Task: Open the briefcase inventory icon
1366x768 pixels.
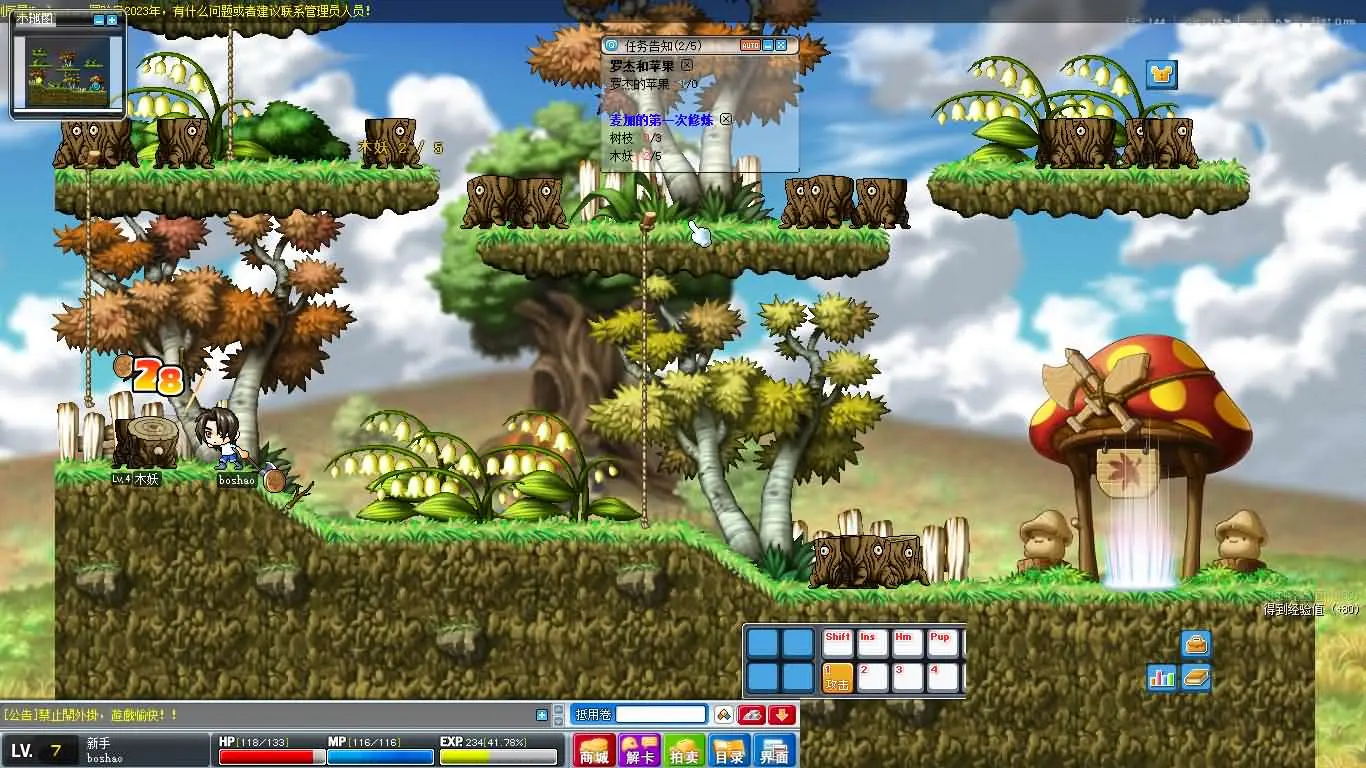Action: pos(1196,644)
